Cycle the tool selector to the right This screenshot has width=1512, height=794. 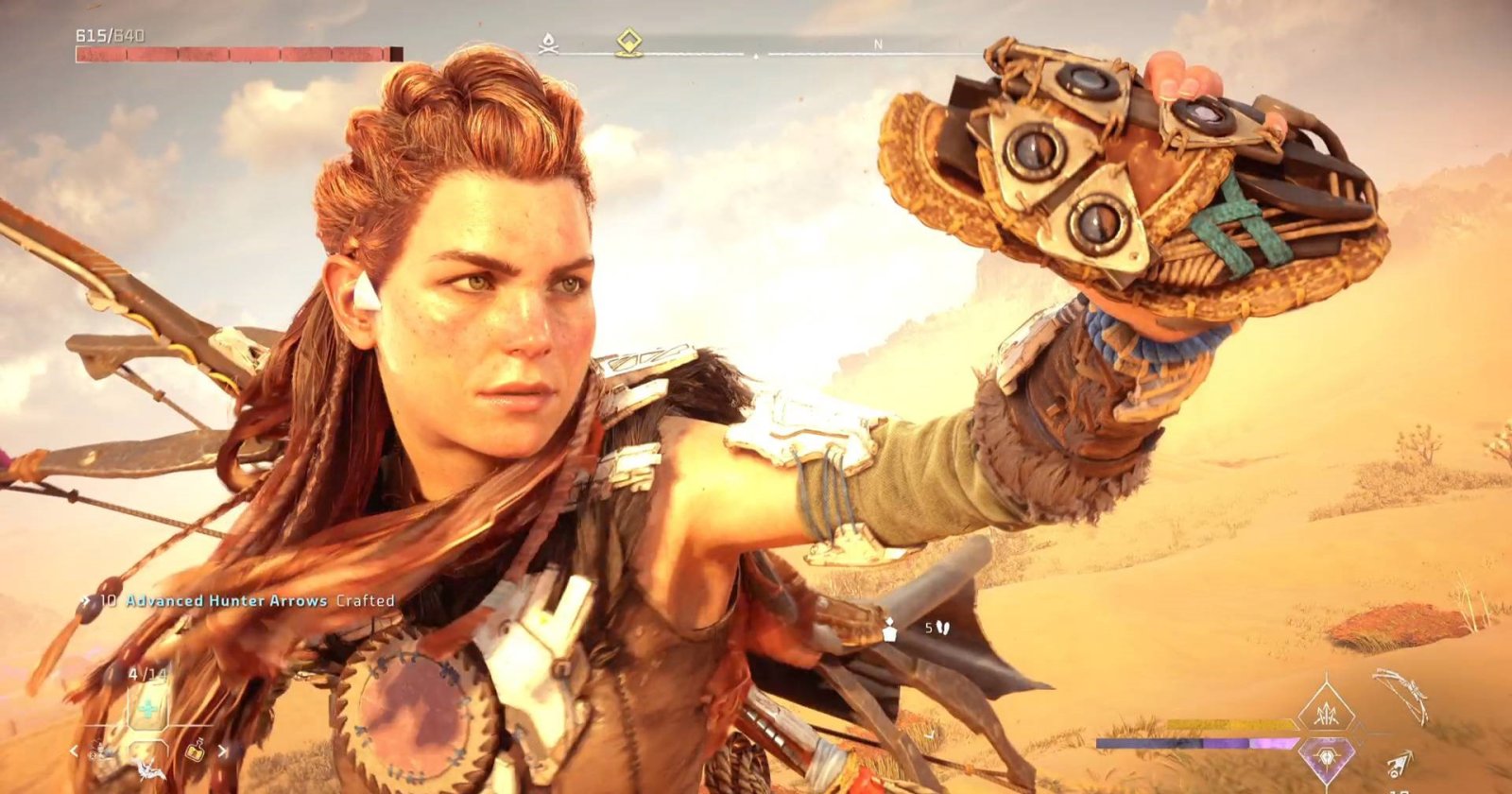[x=223, y=752]
